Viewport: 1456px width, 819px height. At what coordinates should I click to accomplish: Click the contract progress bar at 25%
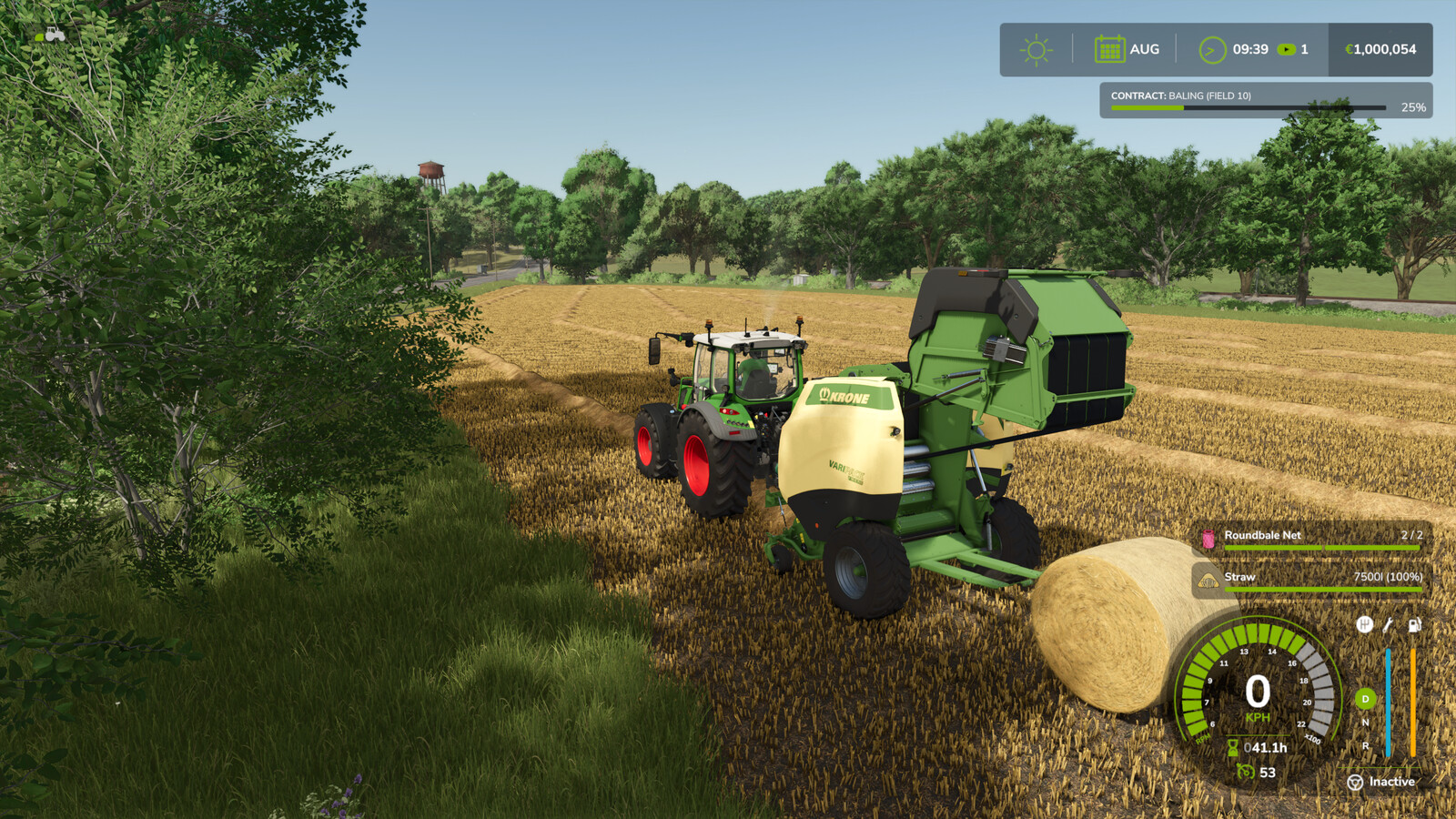click(x=1247, y=108)
